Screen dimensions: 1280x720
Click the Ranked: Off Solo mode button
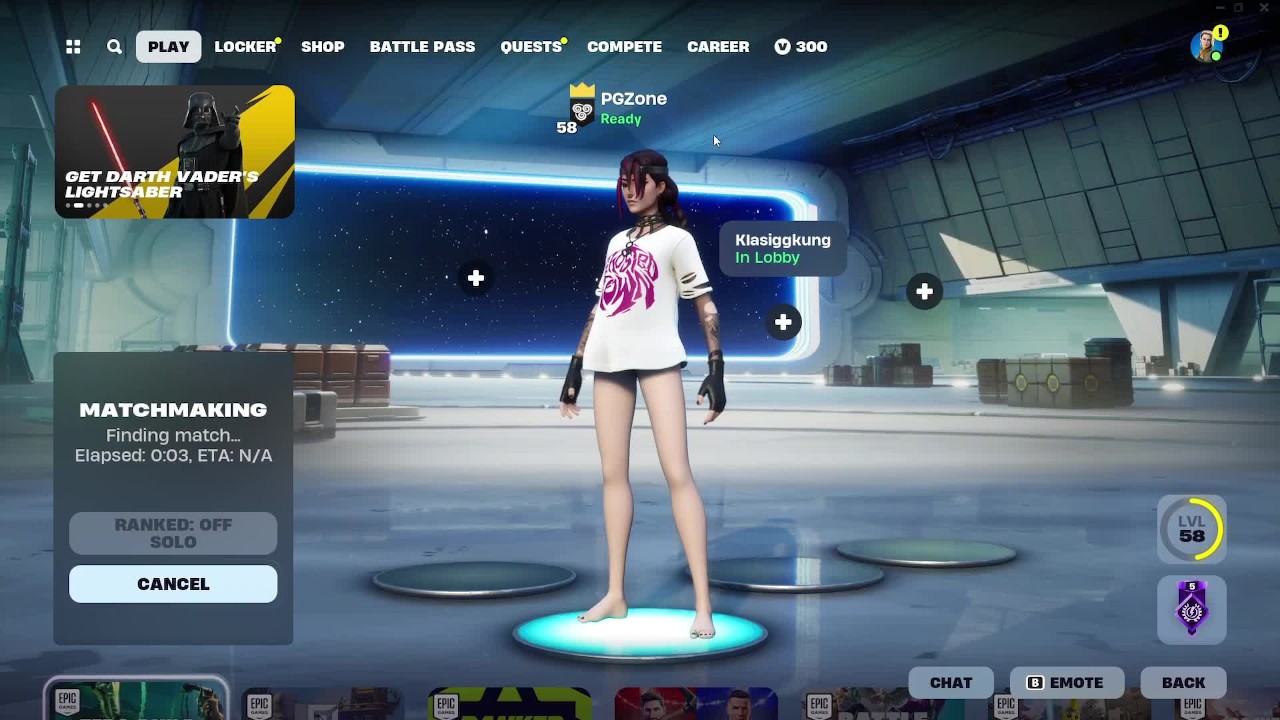(x=173, y=533)
